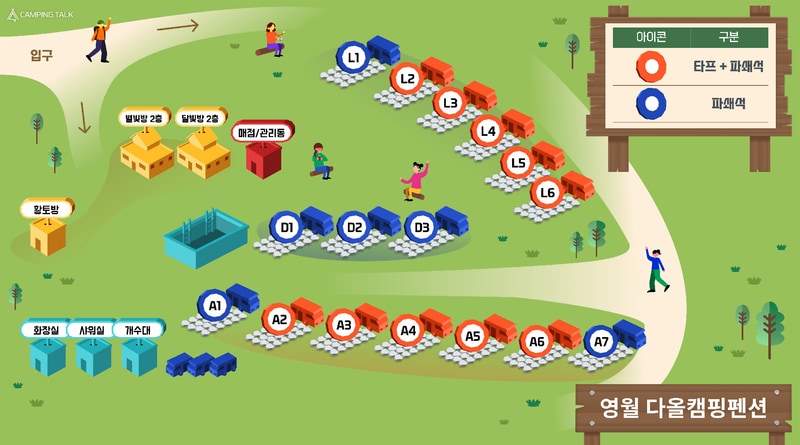Click the 개수대 facility label
The width and height of the screenshot is (800, 445).
pos(137,329)
